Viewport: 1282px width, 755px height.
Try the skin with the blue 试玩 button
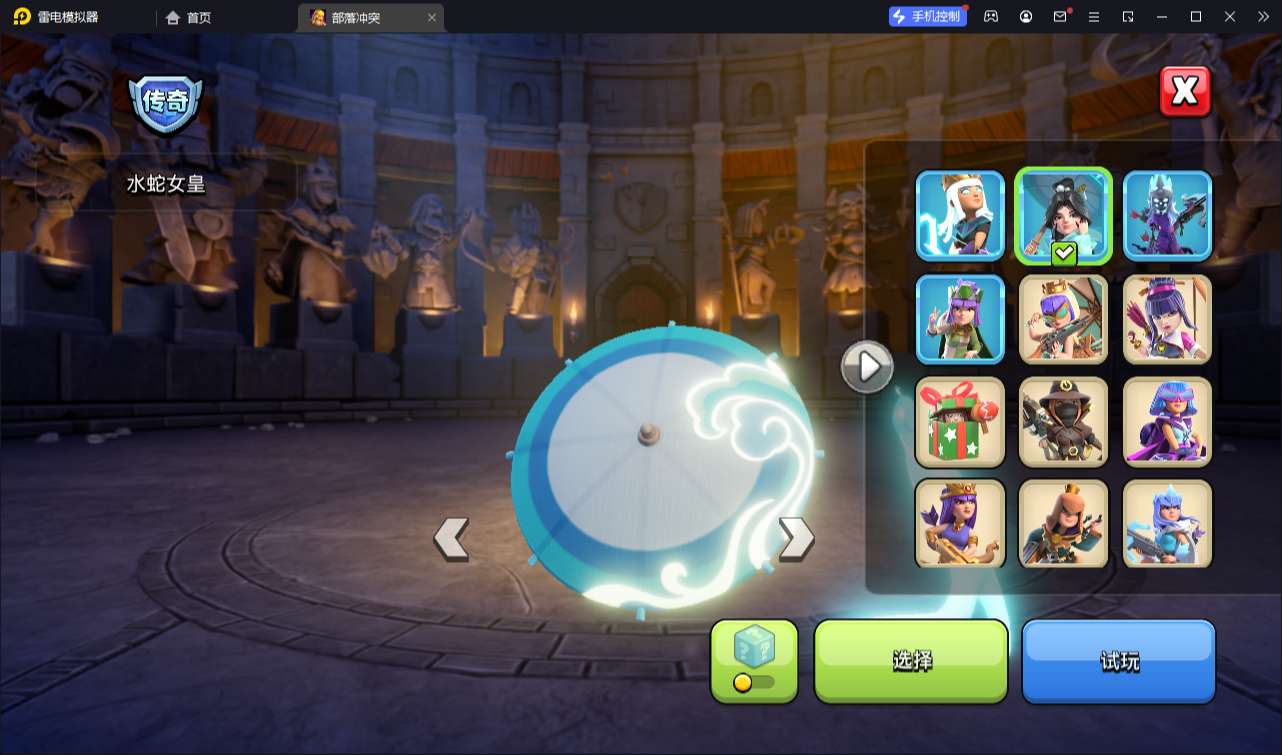(x=1118, y=660)
